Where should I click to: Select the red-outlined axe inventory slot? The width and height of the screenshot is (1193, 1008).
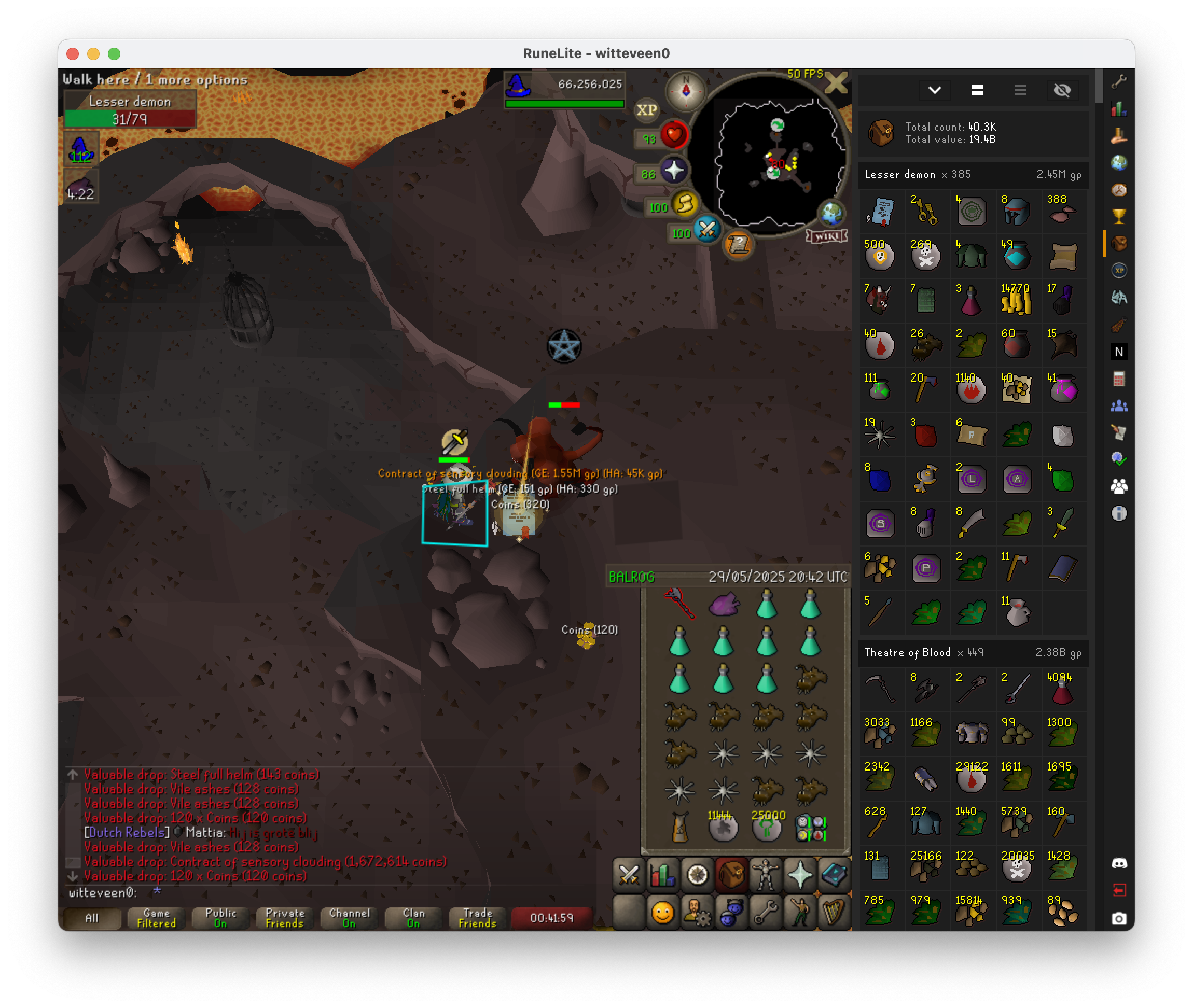(679, 605)
